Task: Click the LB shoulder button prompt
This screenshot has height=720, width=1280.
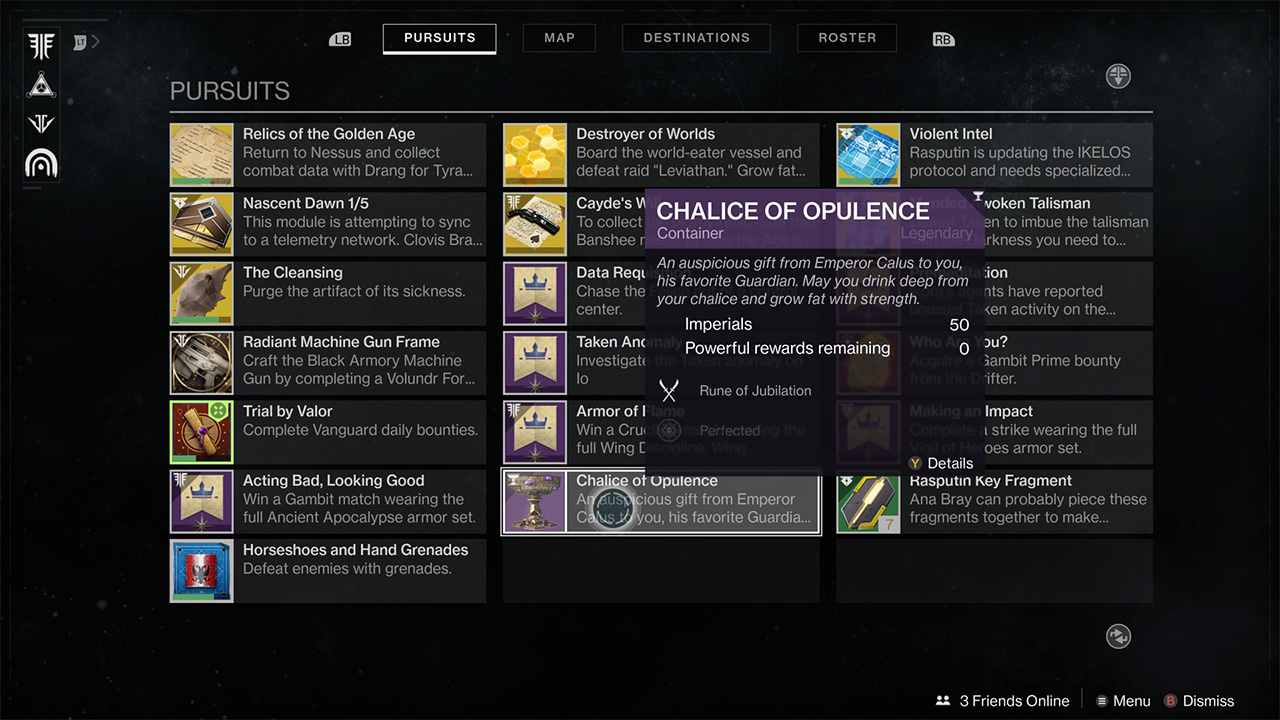Action: click(340, 37)
